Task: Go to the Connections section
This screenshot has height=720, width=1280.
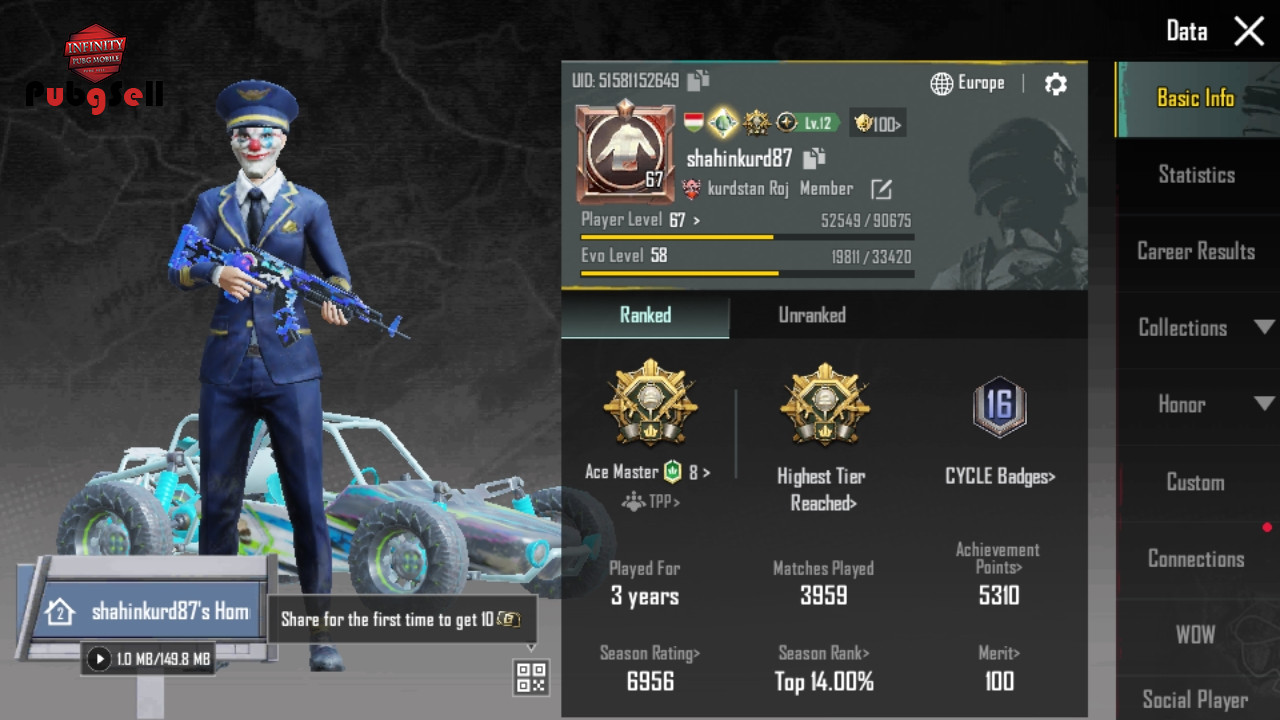Action: 1196,559
